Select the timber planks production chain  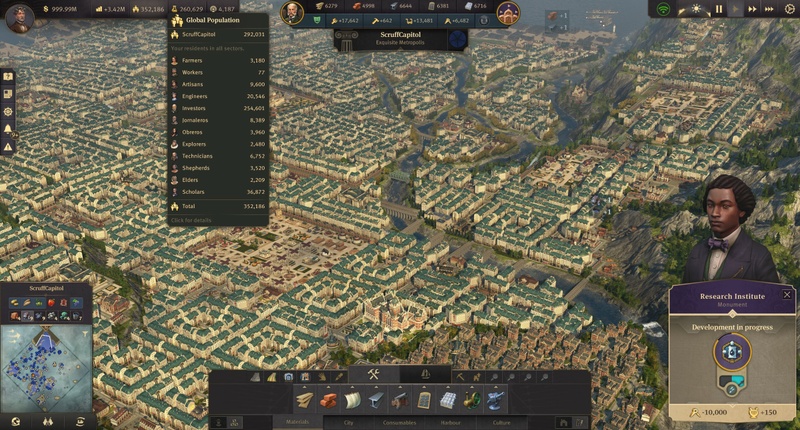305,399
